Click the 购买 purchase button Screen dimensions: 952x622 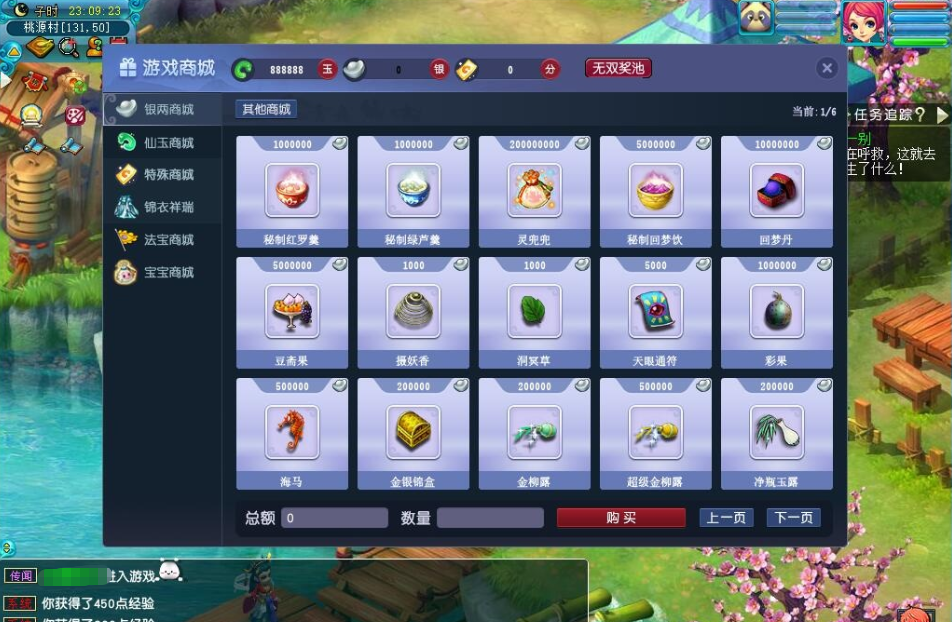(x=621, y=518)
